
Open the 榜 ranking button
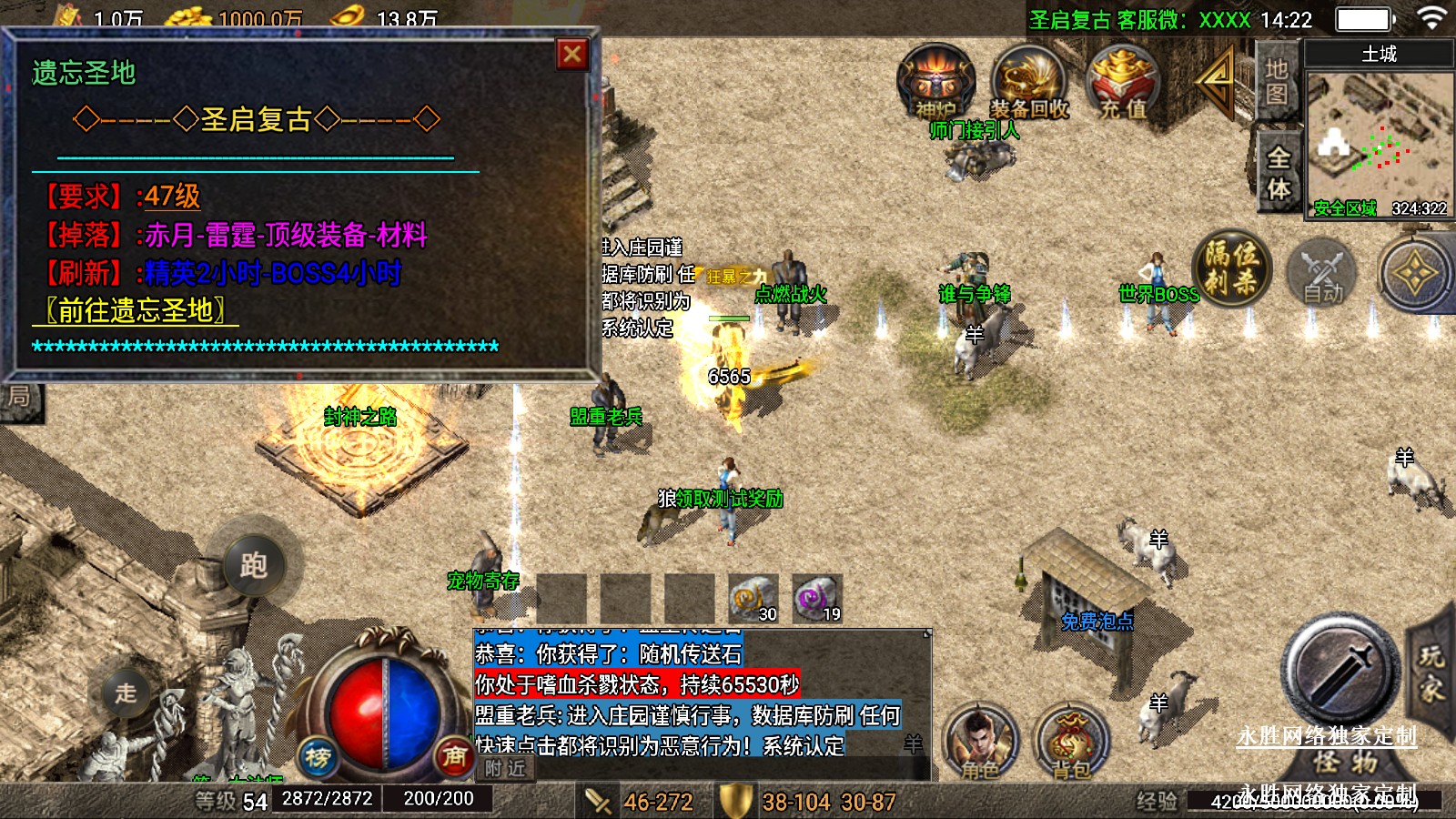pyautogui.click(x=318, y=756)
